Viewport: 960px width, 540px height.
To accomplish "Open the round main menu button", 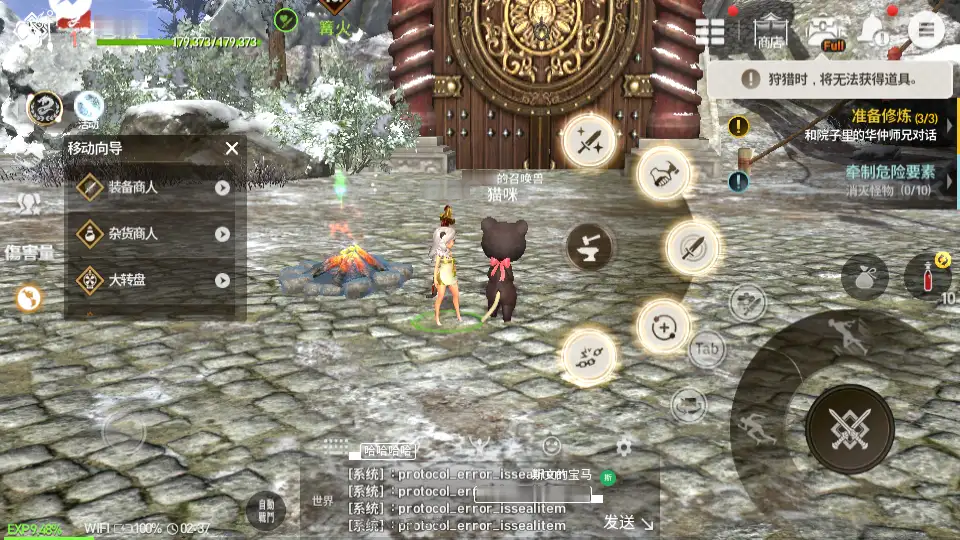I will (x=925, y=30).
